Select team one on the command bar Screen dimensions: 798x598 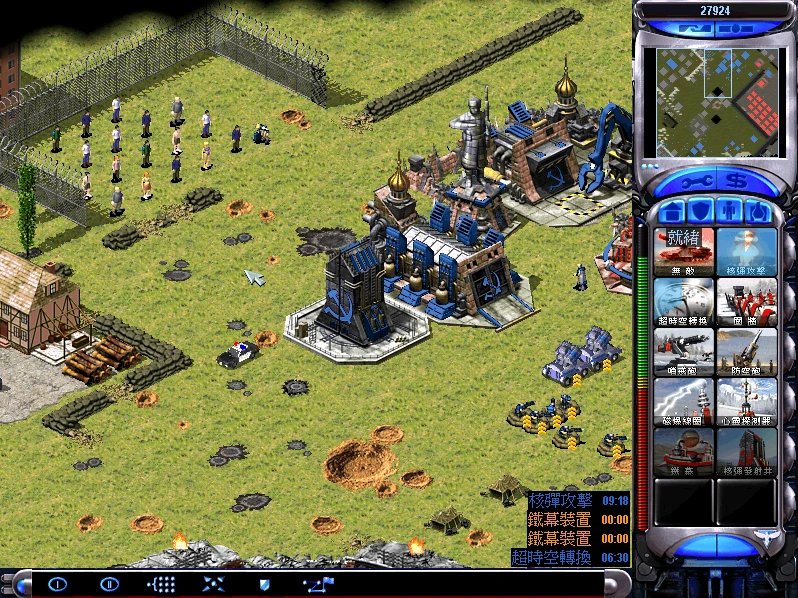coord(57,583)
